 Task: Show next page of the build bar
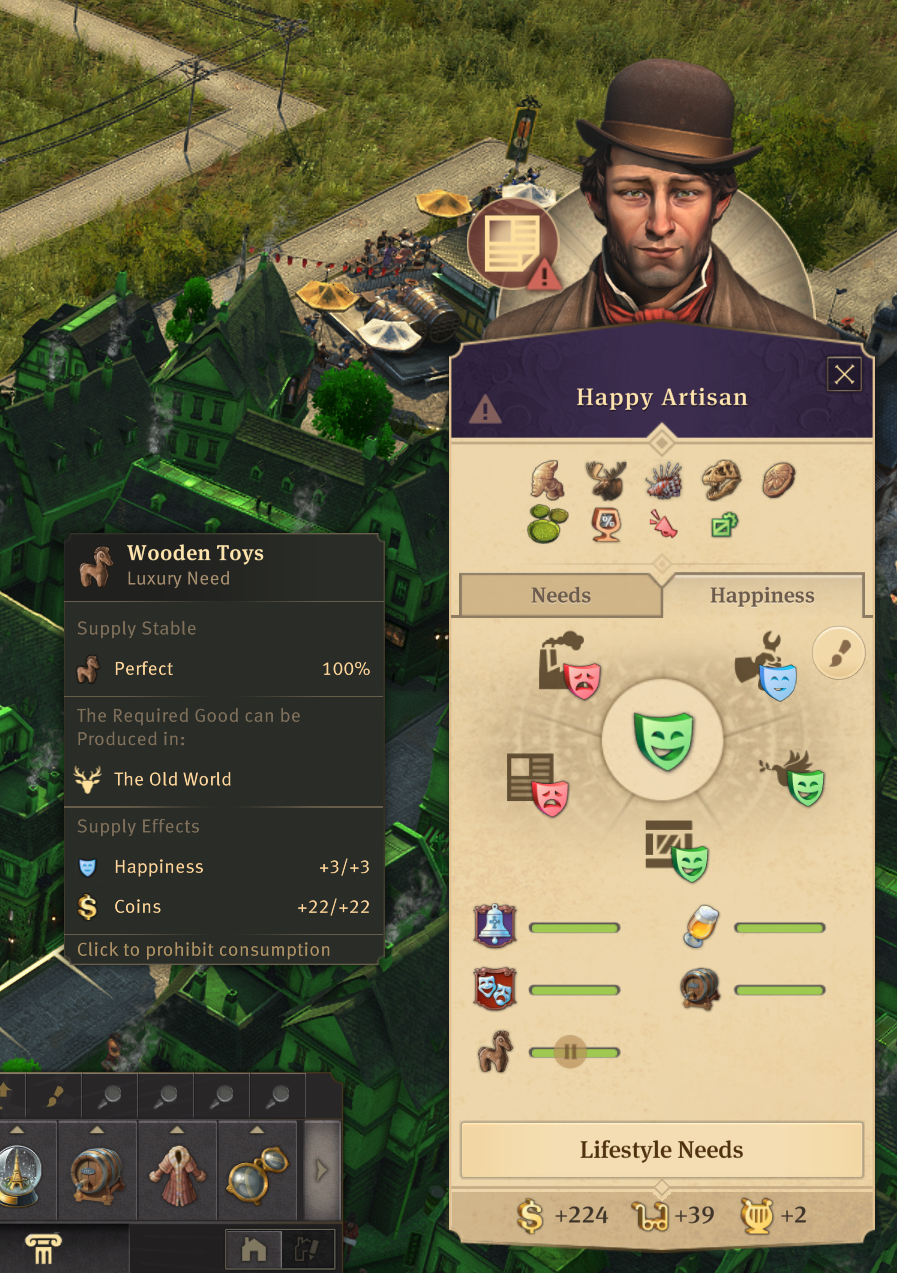(x=322, y=1170)
